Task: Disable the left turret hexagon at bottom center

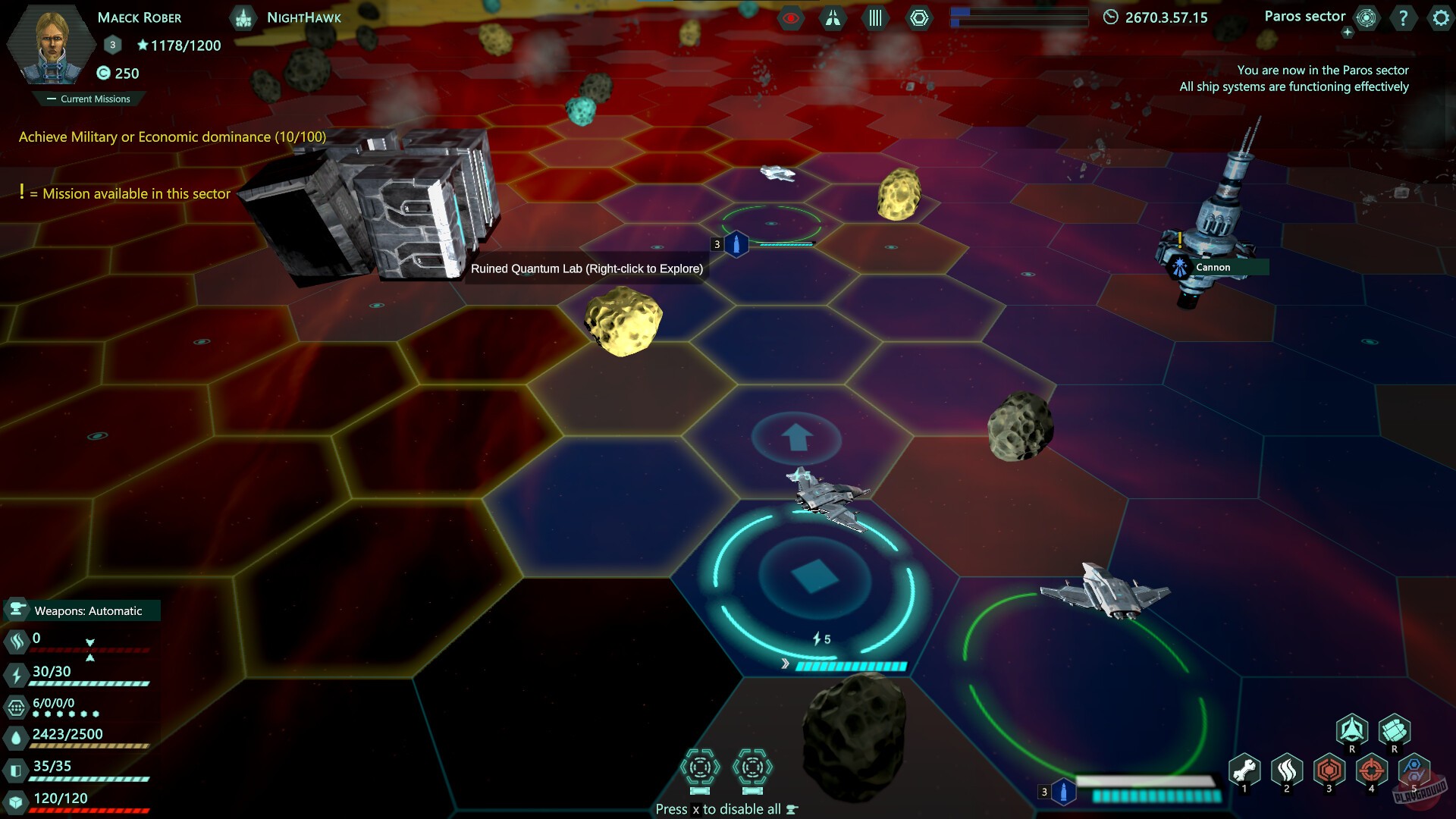Action: point(700,767)
